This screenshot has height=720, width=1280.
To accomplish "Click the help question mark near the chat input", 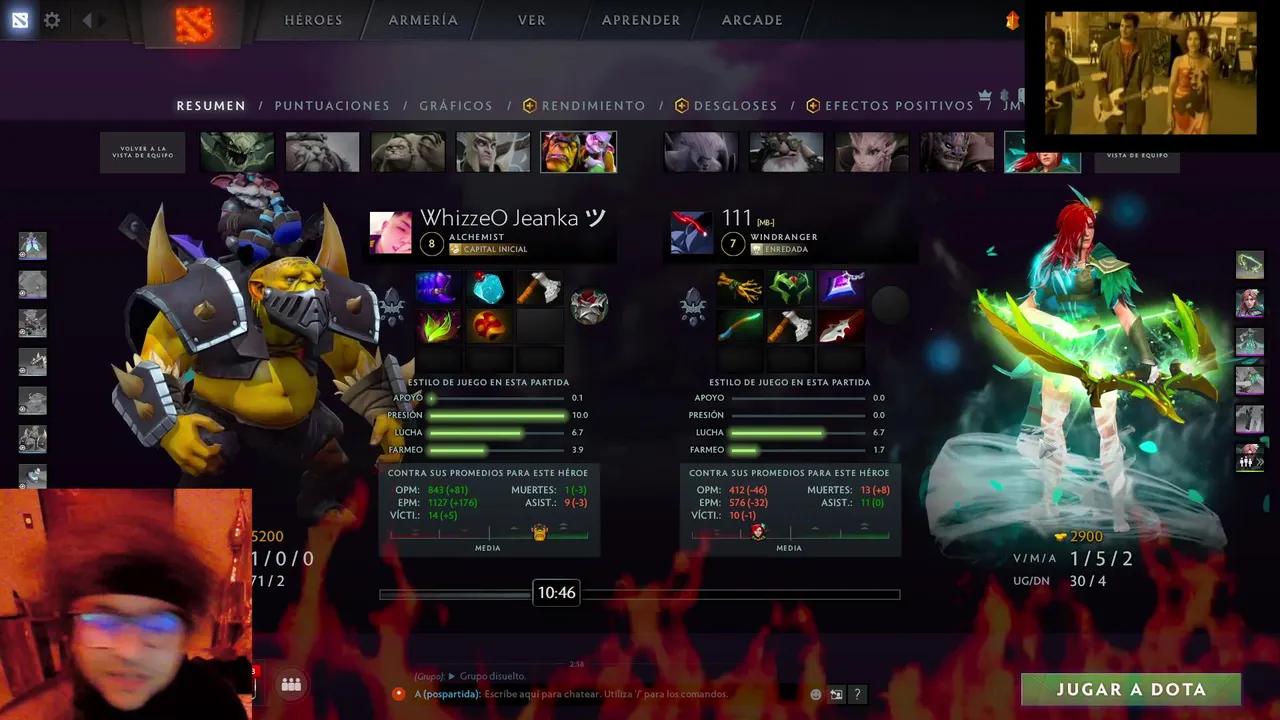I will [x=857, y=694].
